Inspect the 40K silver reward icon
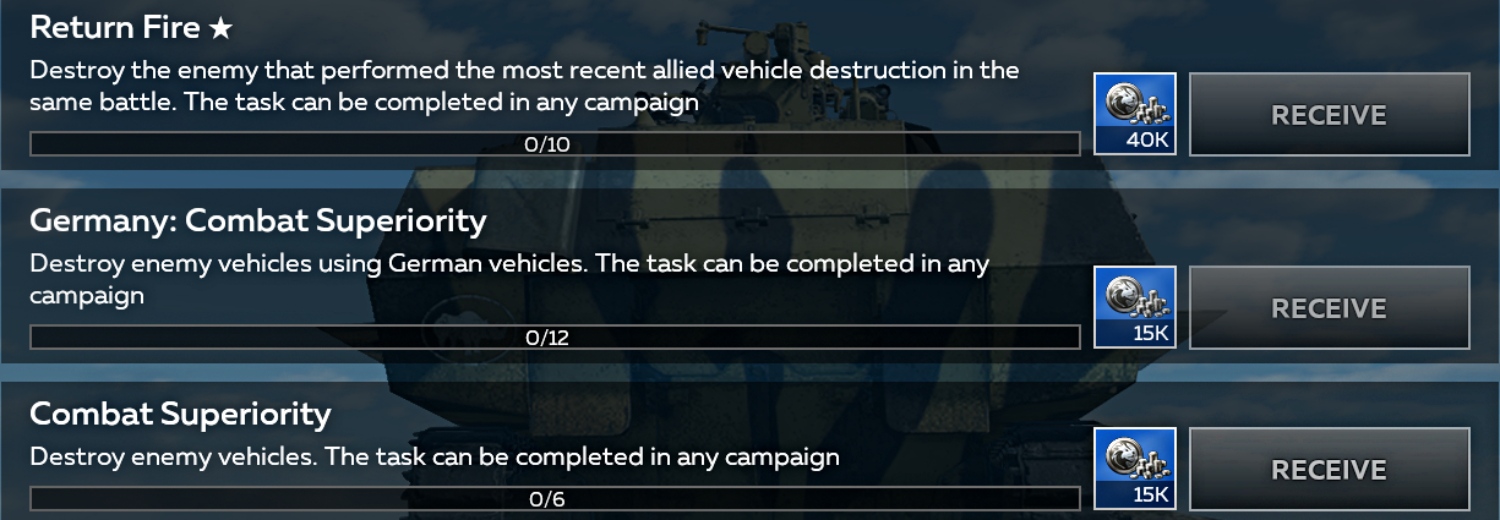The image size is (1500, 520). point(1135,114)
